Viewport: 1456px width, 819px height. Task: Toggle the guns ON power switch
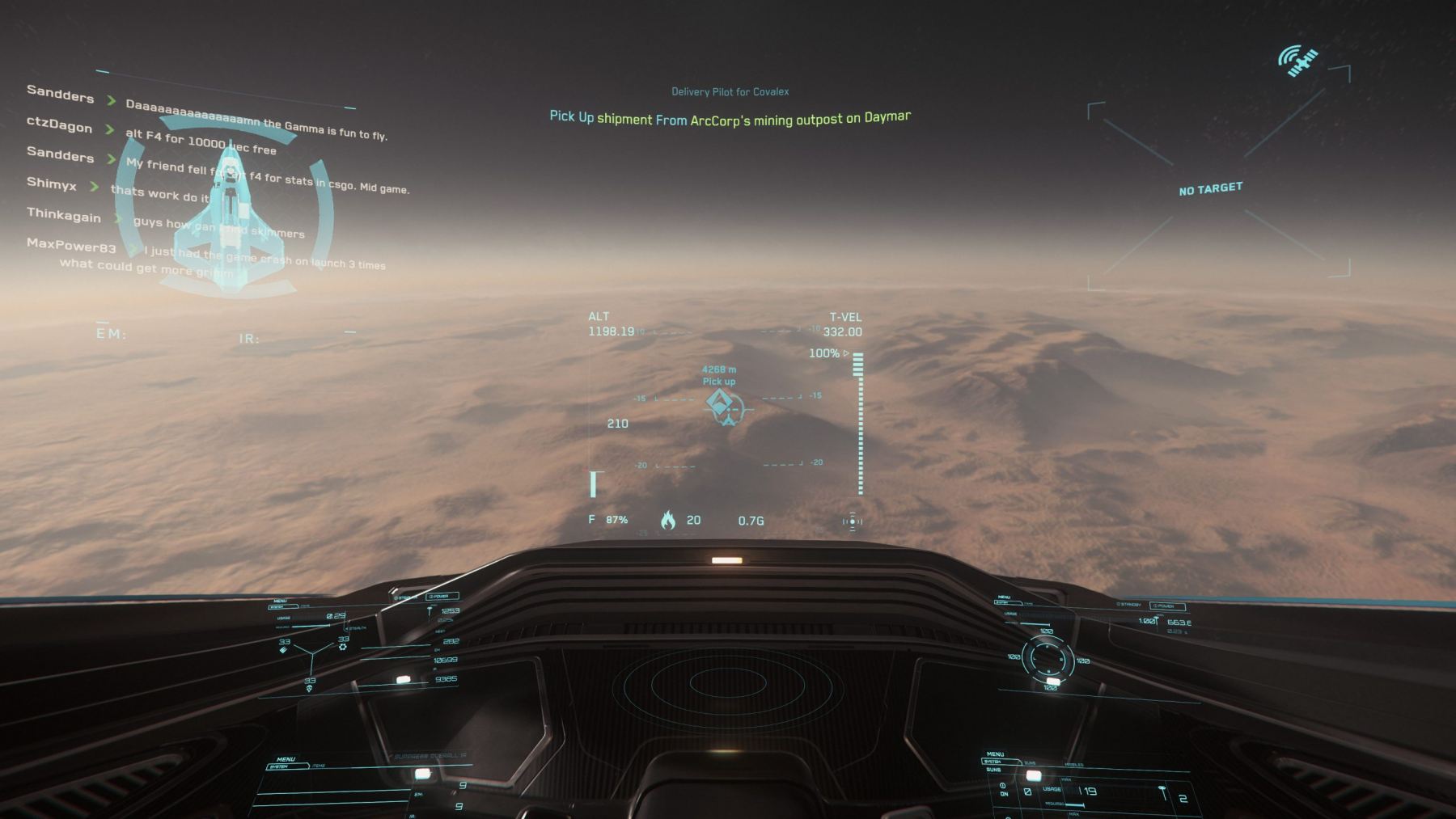tap(1003, 789)
